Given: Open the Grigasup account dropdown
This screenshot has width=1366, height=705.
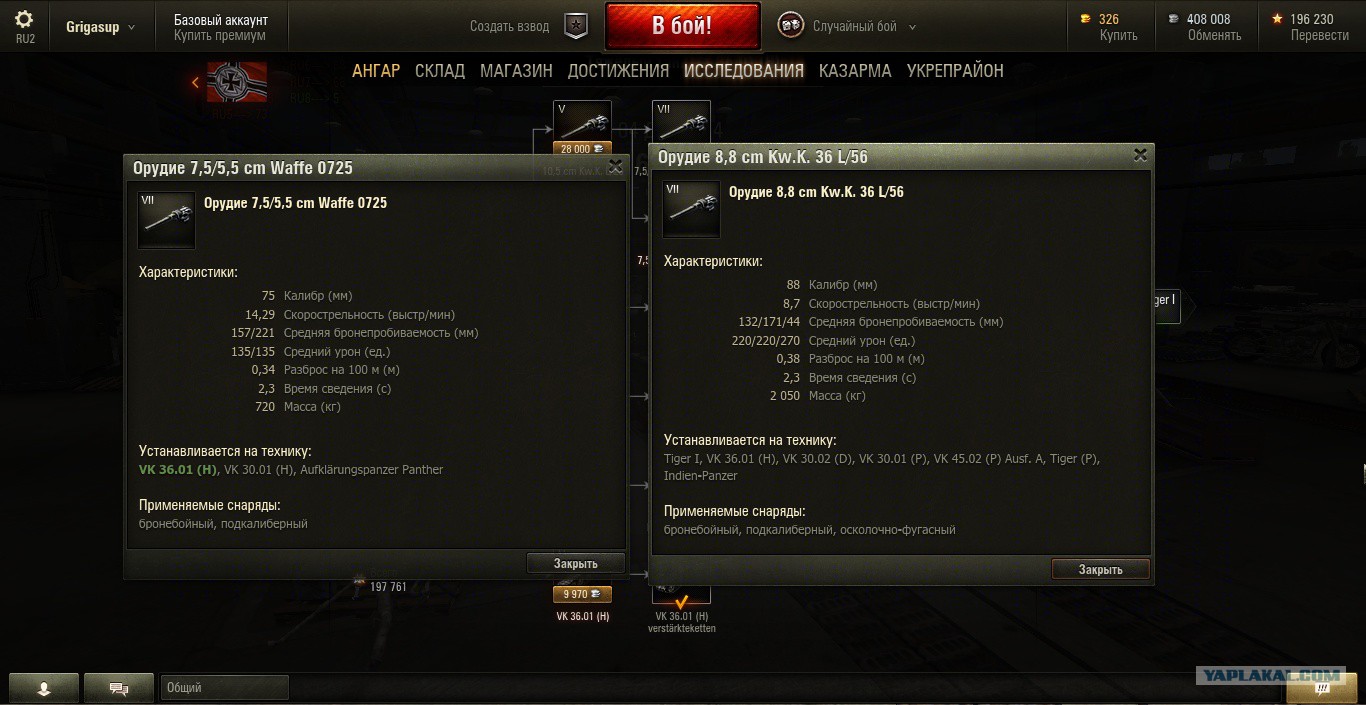Looking at the screenshot, I should tap(100, 27).
